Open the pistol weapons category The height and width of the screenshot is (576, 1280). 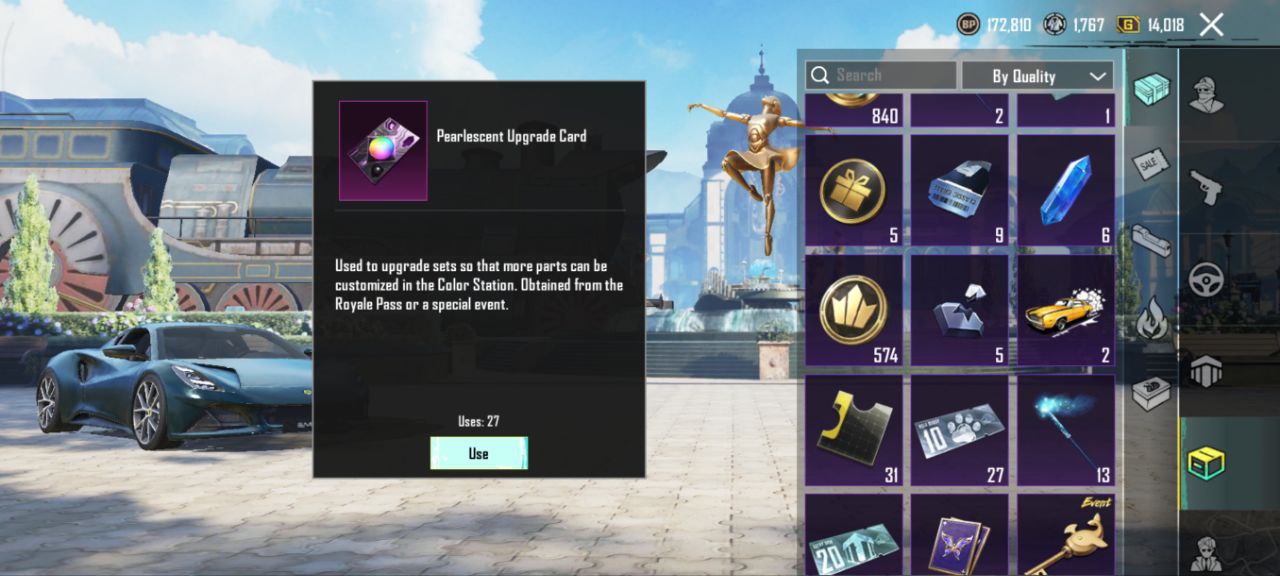[1206, 185]
